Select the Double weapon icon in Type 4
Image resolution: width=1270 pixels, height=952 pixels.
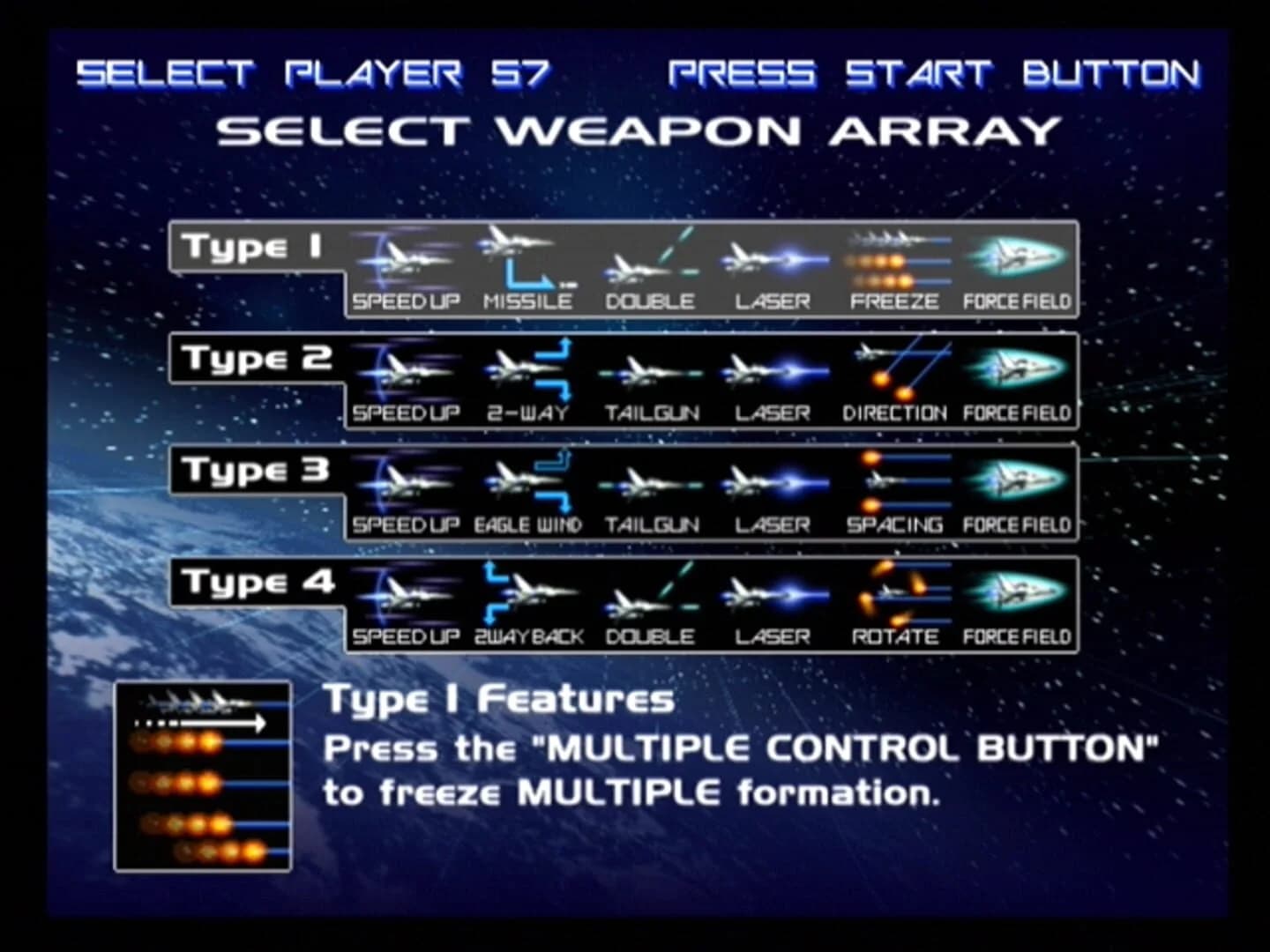(x=653, y=595)
